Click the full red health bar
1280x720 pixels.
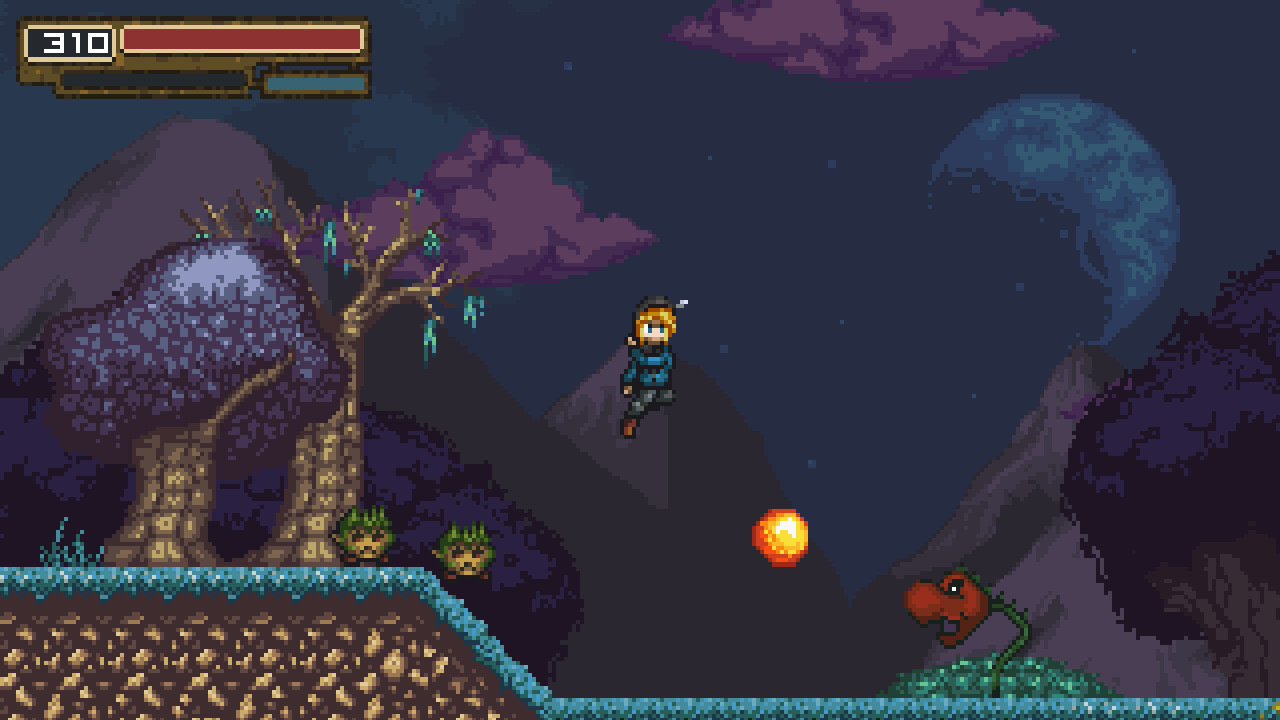point(240,38)
